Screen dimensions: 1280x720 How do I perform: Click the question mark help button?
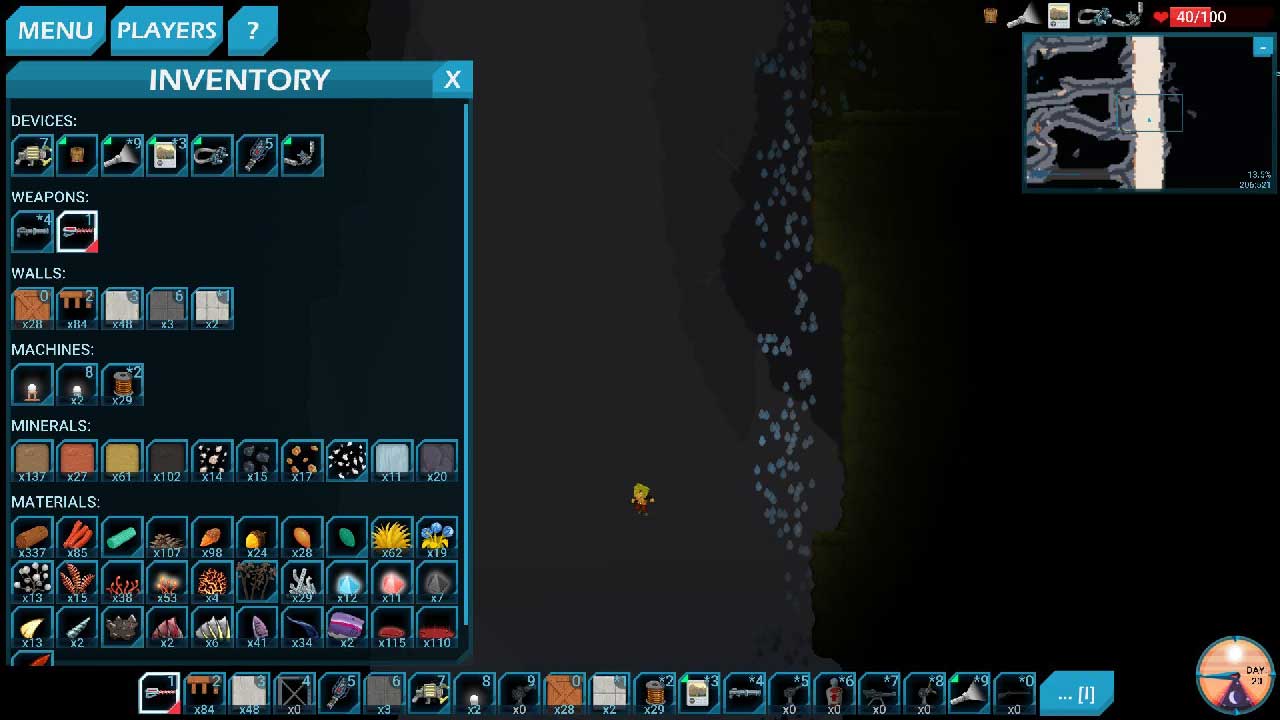tap(252, 30)
